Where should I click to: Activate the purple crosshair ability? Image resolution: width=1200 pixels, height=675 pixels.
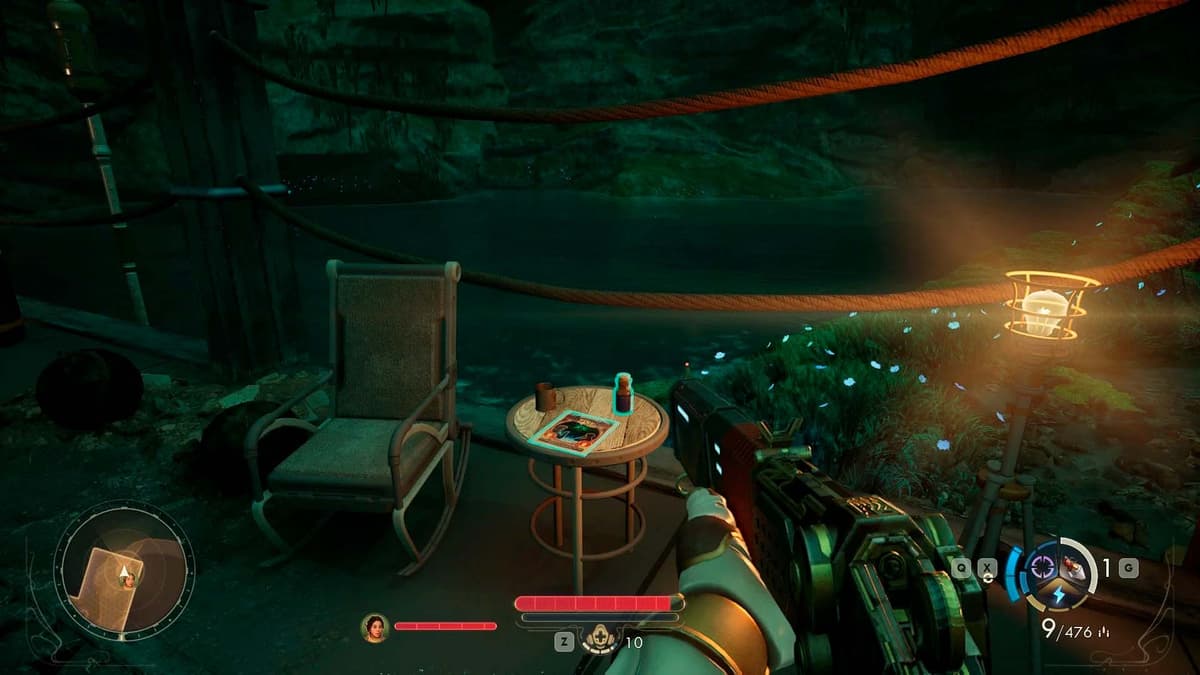point(1044,566)
